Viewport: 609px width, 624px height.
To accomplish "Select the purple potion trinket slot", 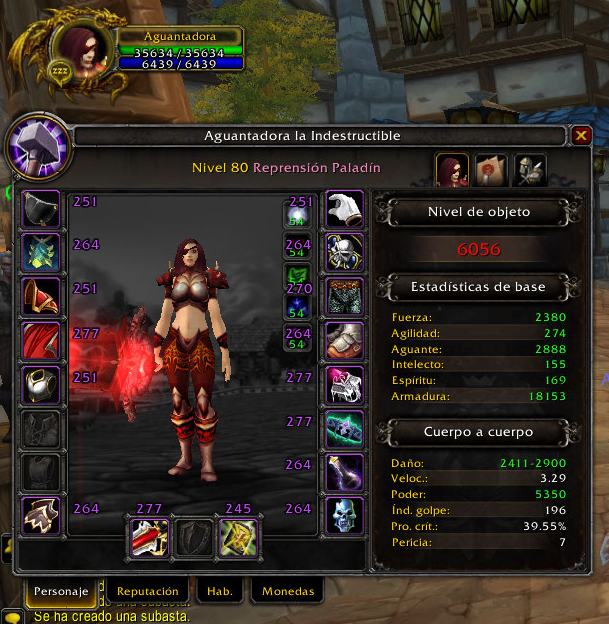I will (345, 472).
